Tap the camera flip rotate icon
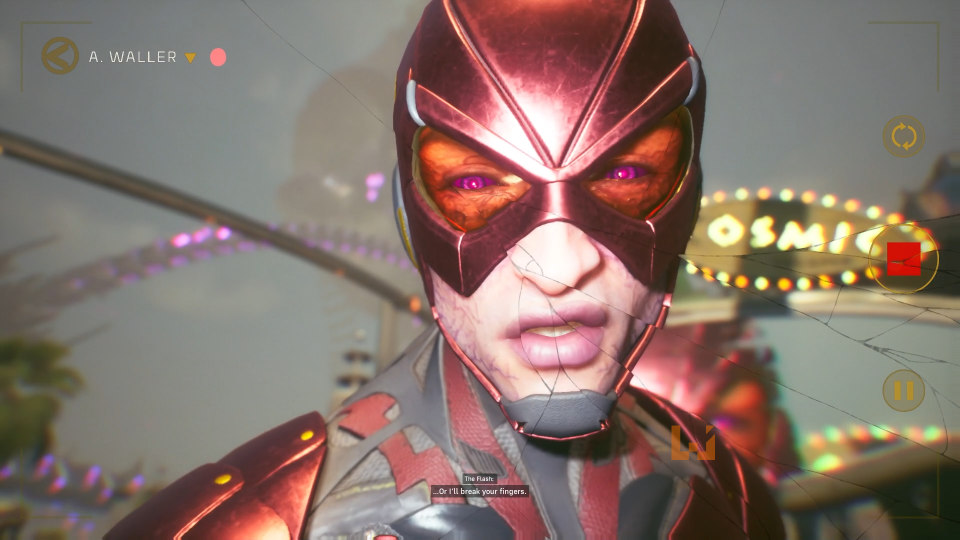 [903, 136]
